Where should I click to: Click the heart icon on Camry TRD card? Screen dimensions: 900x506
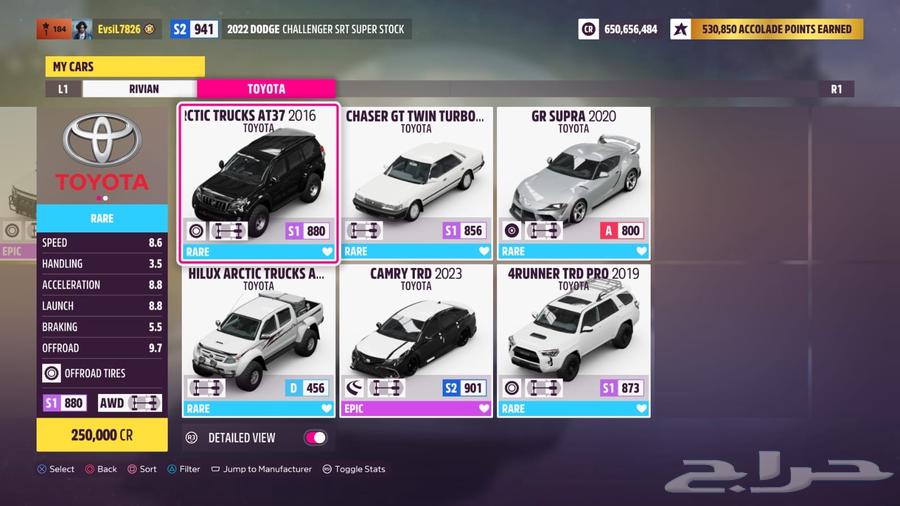[484, 408]
